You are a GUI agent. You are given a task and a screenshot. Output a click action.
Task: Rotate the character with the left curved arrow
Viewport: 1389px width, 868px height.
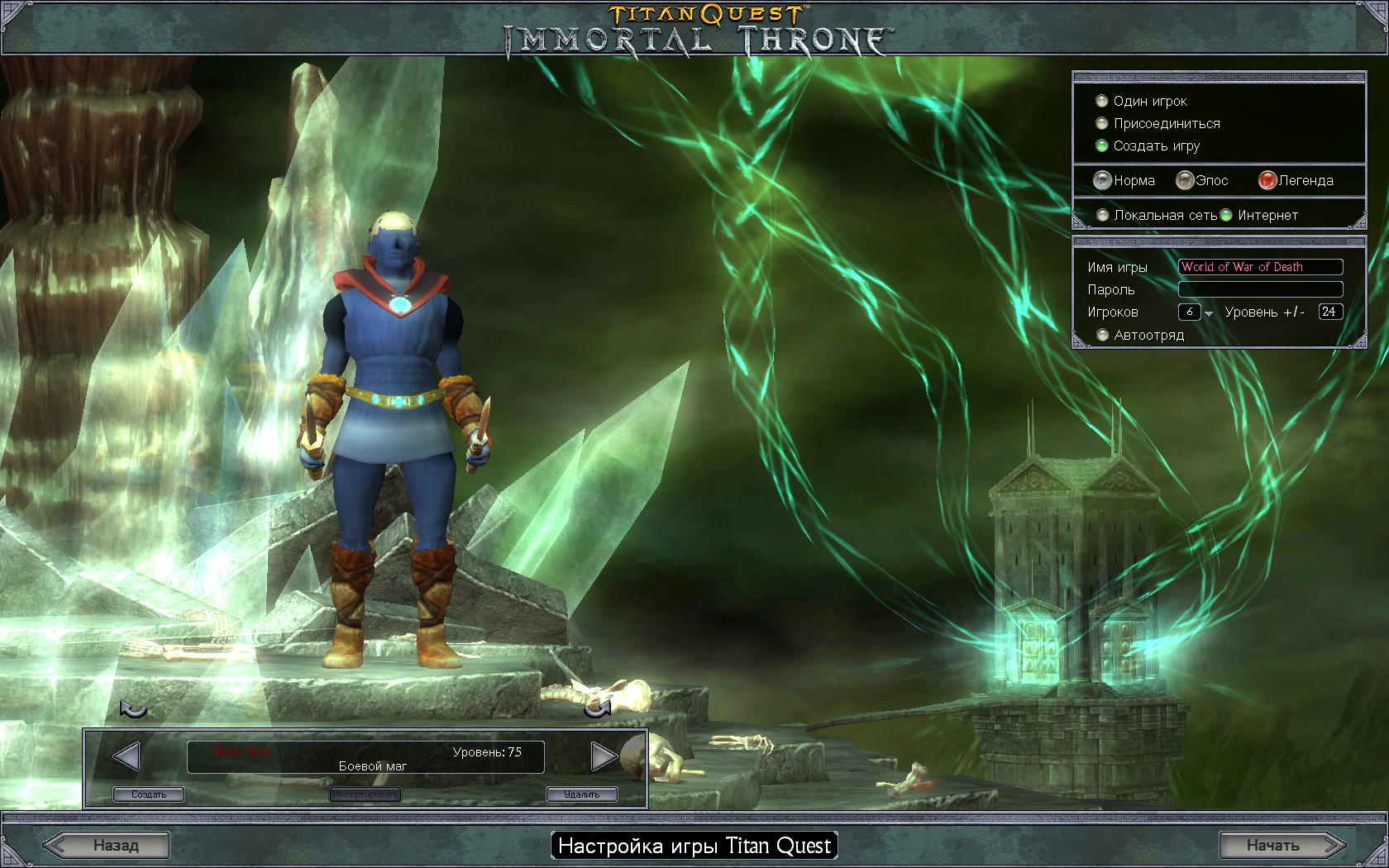click(133, 709)
